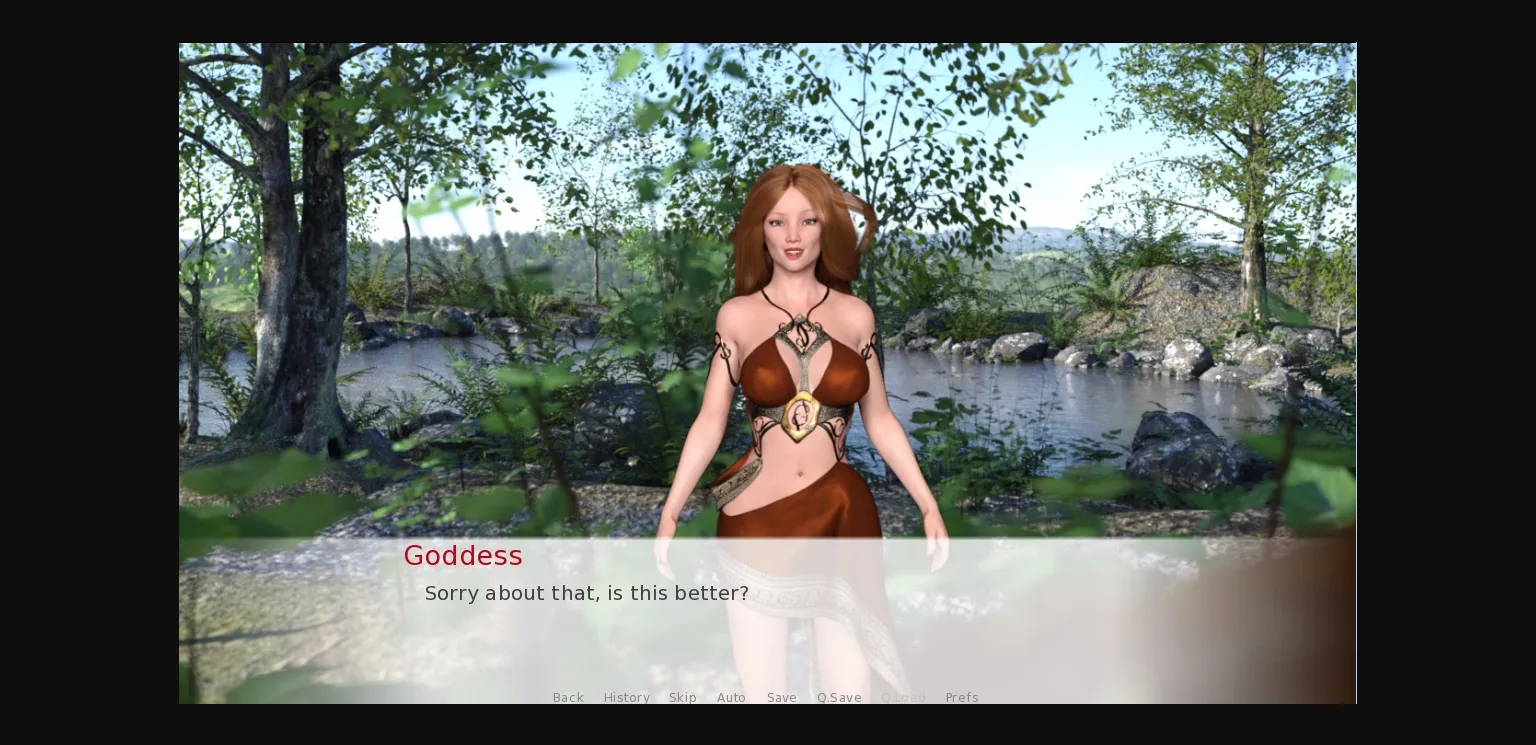Click the dialogue text to advance
Screen dimensions: 1536x745
(x=587, y=593)
